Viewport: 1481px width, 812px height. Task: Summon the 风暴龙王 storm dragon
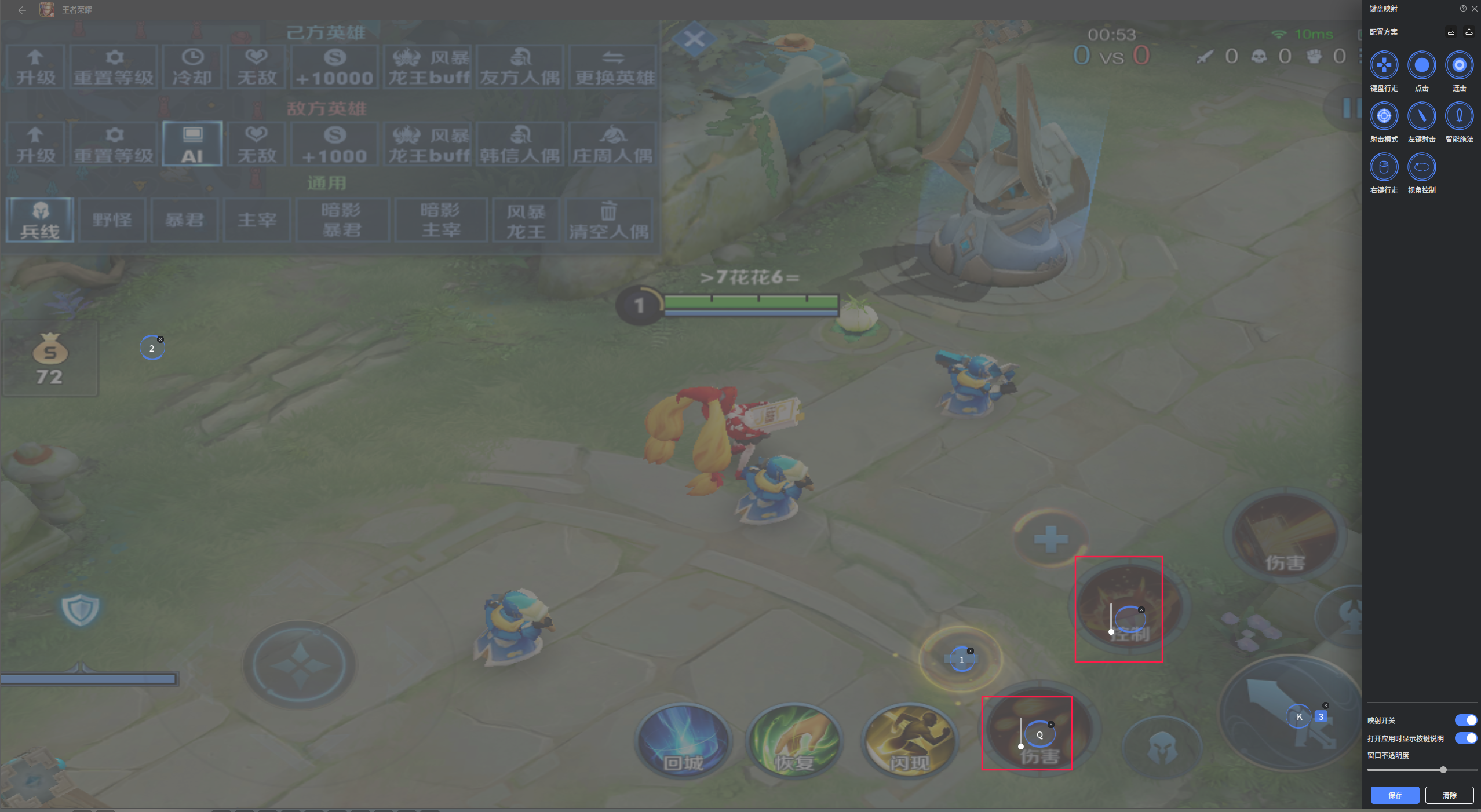(x=526, y=220)
